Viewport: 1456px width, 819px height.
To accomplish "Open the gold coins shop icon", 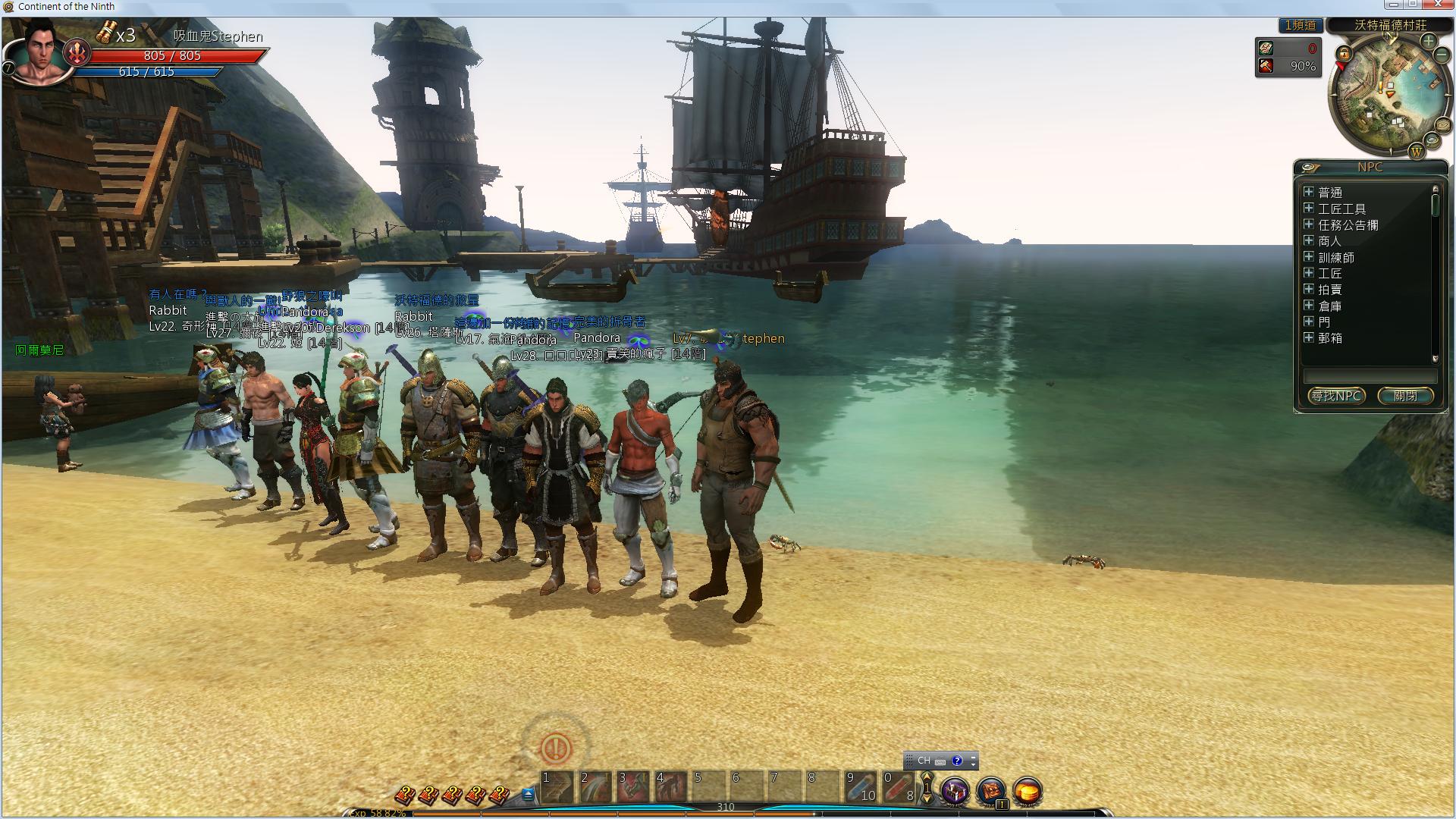I will (1028, 791).
